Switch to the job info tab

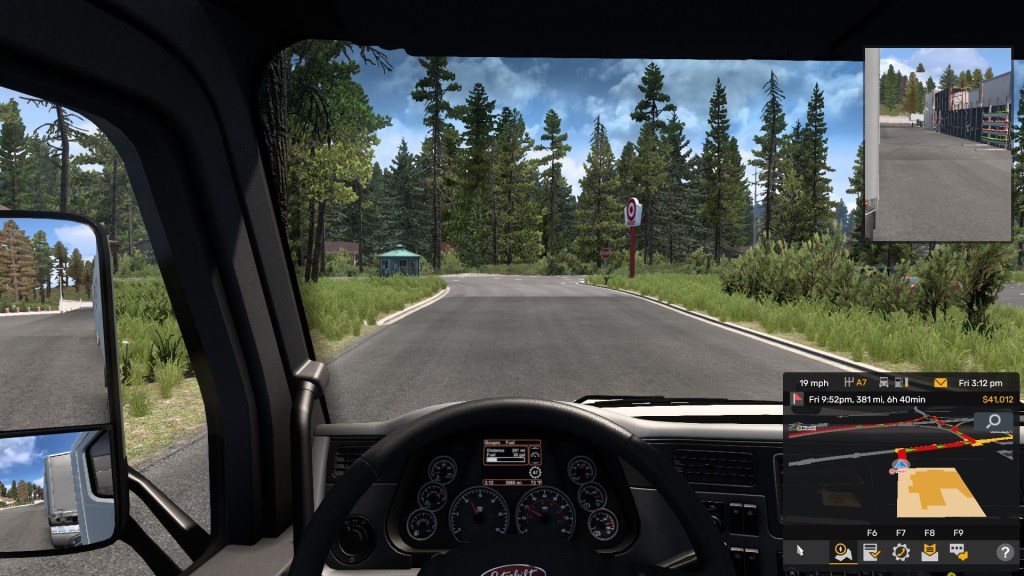871,551
